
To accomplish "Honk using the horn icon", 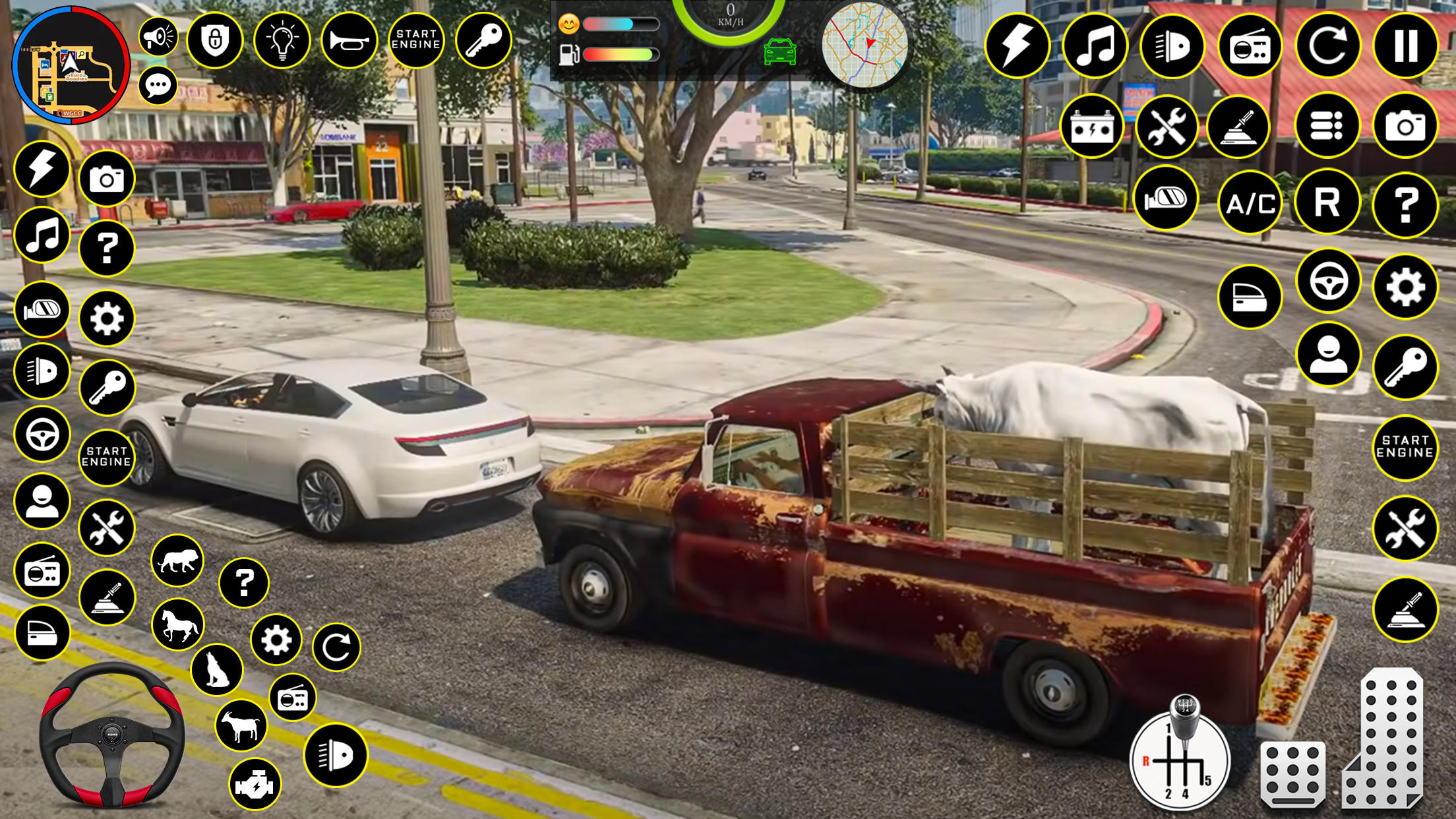I will click(350, 41).
